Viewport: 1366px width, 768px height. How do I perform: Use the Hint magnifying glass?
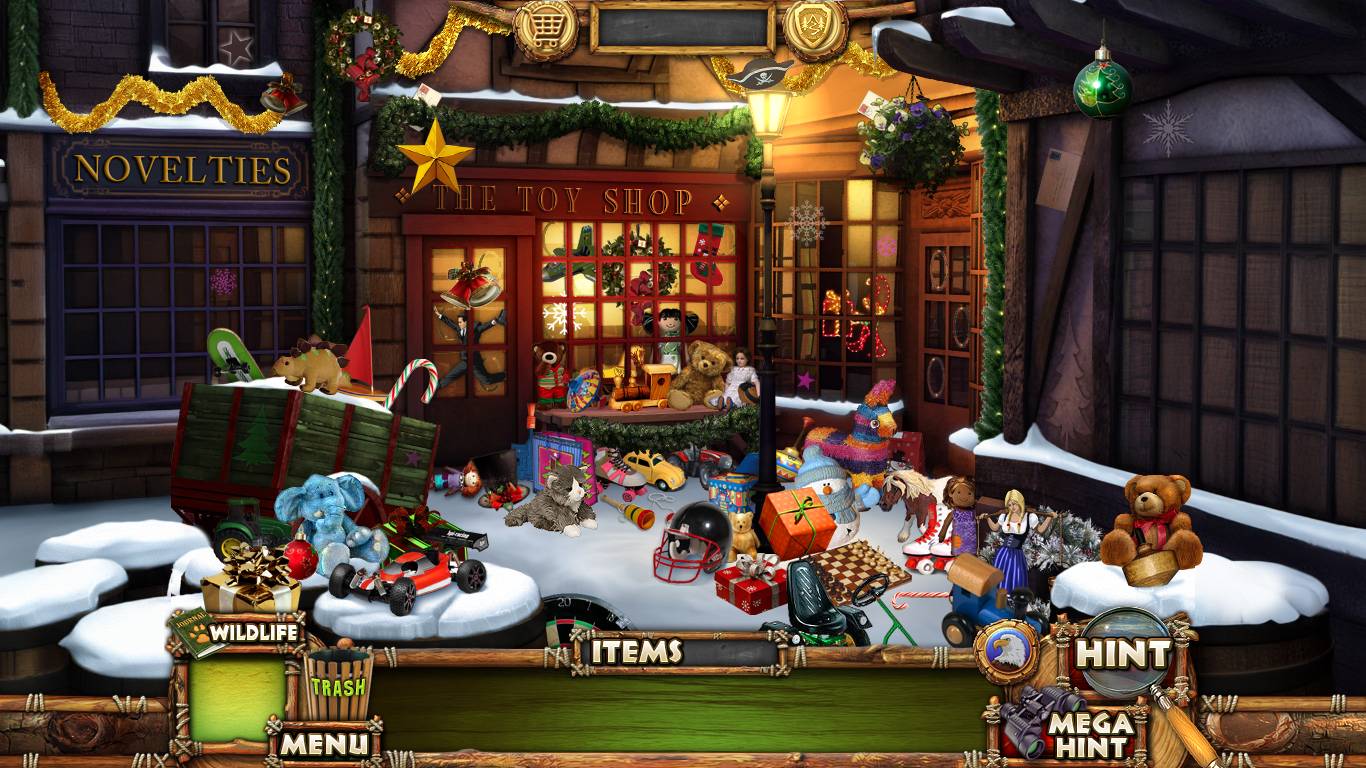click(1123, 654)
